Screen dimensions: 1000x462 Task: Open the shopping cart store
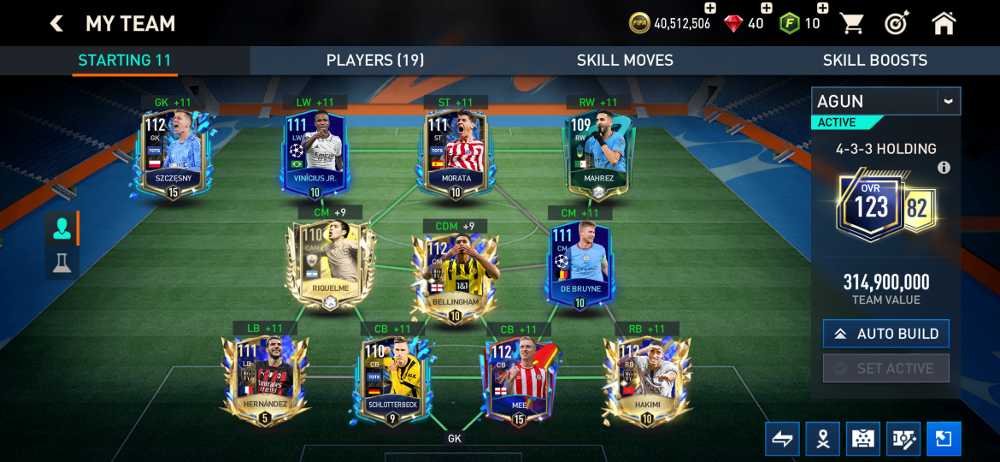point(852,23)
